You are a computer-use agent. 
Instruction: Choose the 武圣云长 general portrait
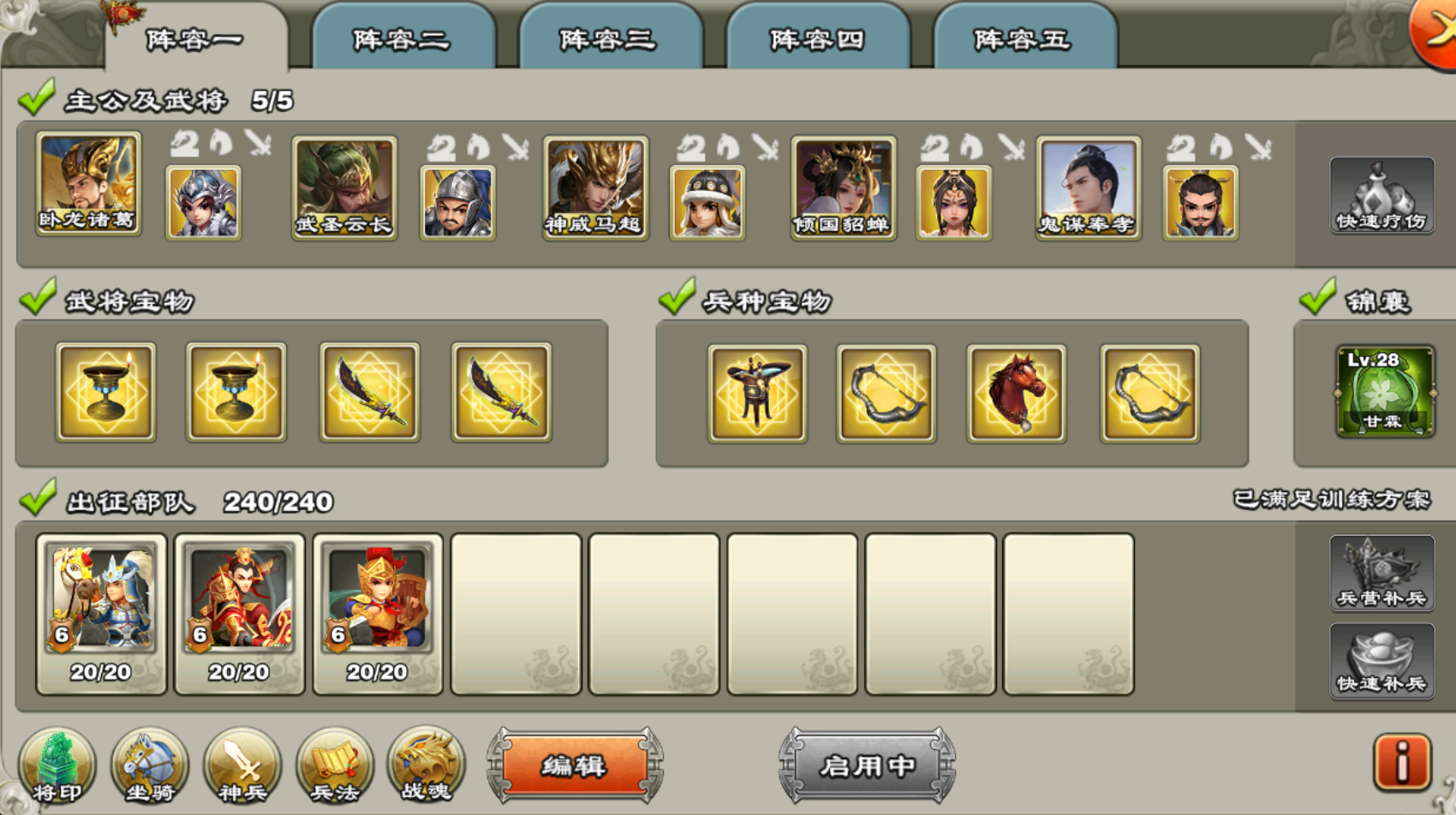pyautogui.click(x=343, y=187)
